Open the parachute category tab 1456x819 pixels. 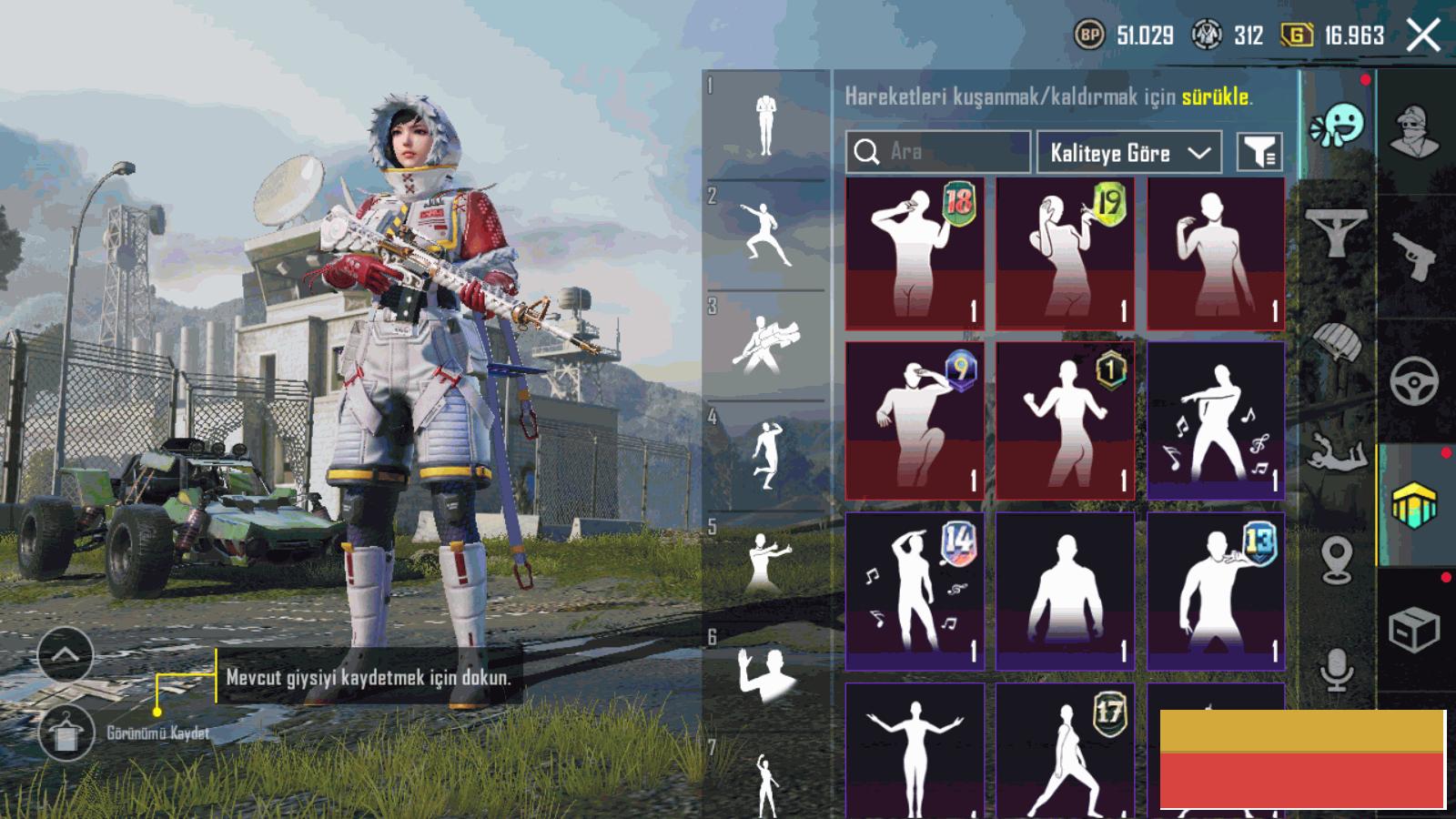click(1336, 342)
